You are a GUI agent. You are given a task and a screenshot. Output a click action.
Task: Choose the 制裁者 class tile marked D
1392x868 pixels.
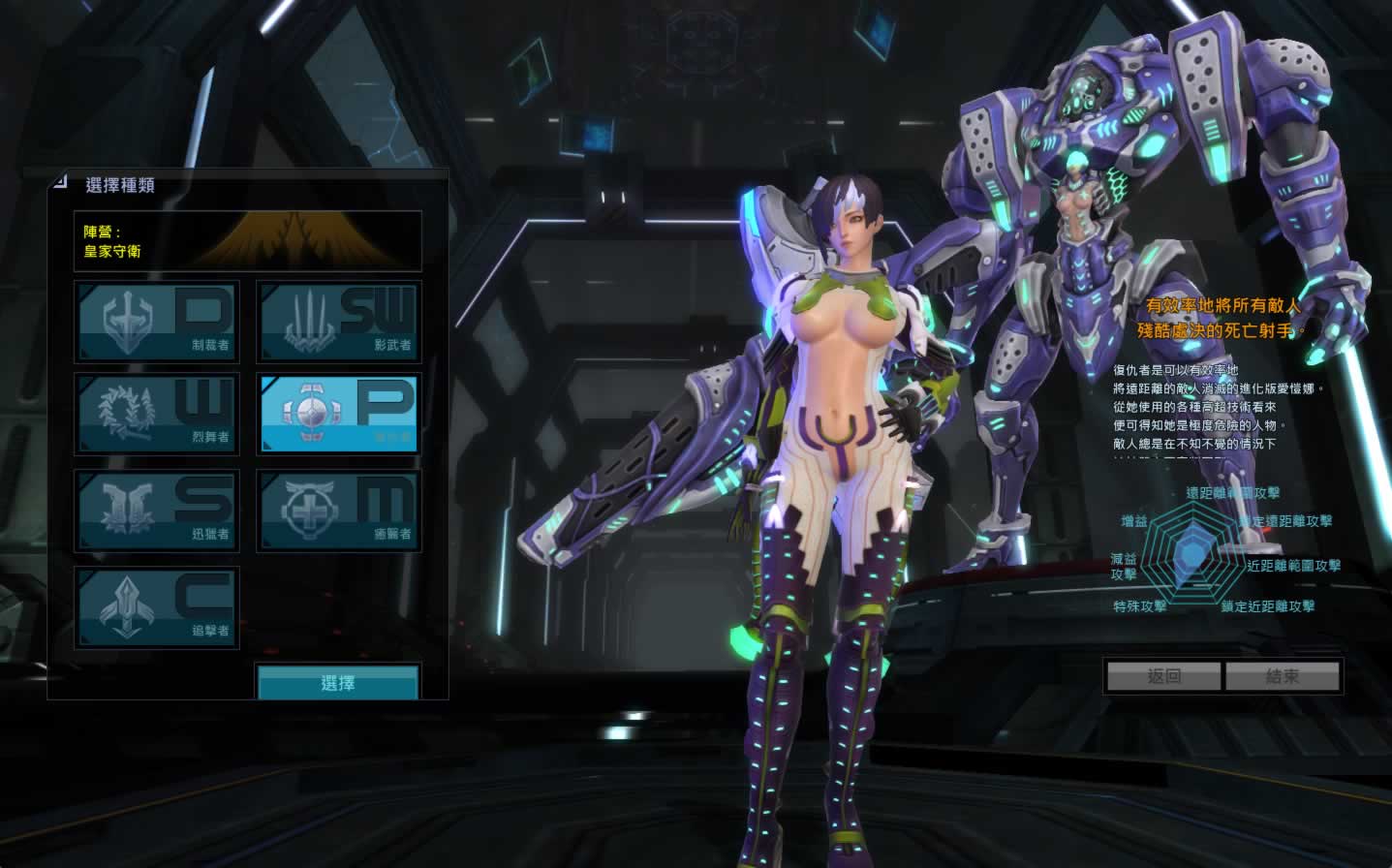point(157,322)
